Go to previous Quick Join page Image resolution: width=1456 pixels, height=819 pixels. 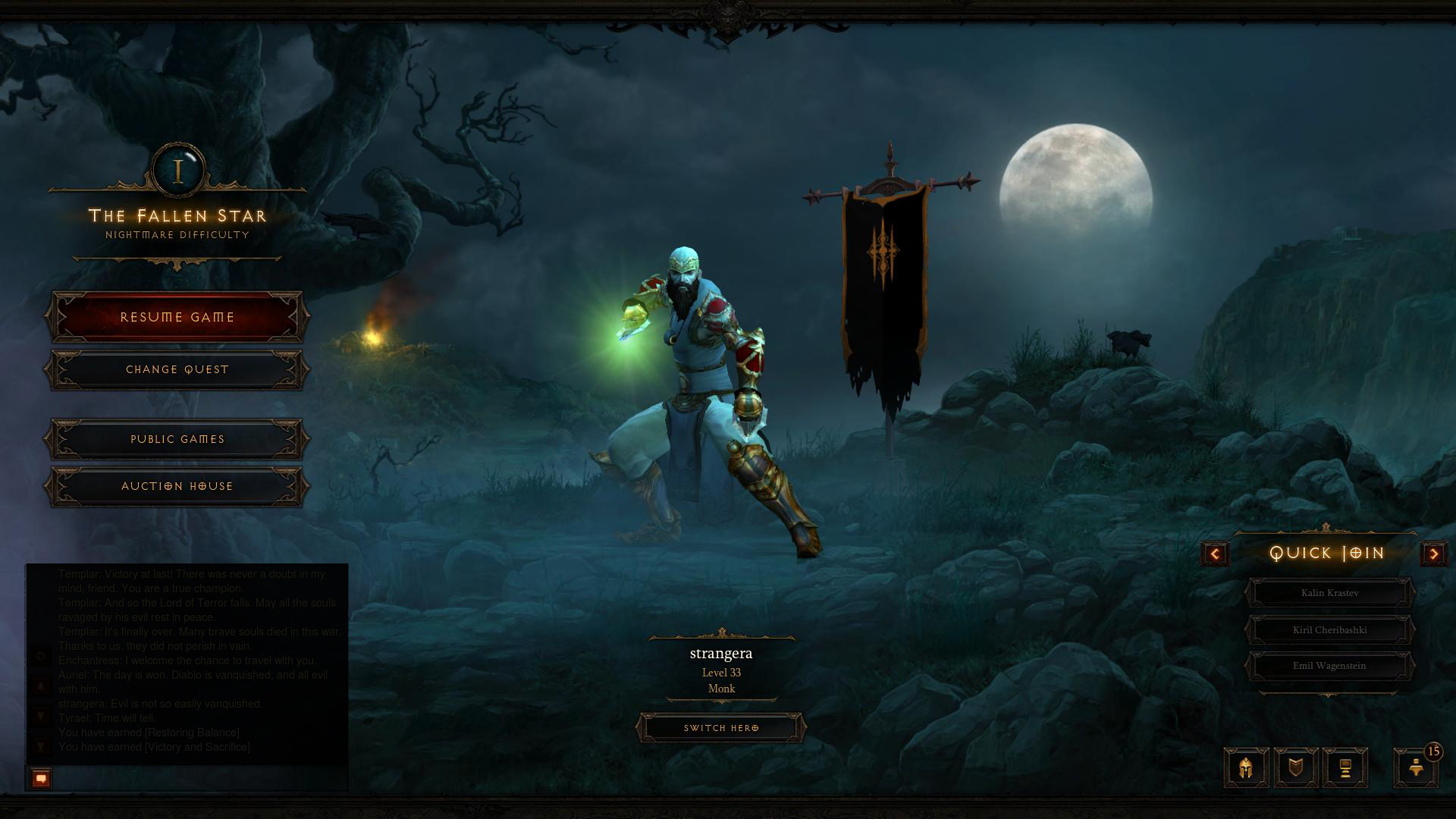pyautogui.click(x=1215, y=554)
